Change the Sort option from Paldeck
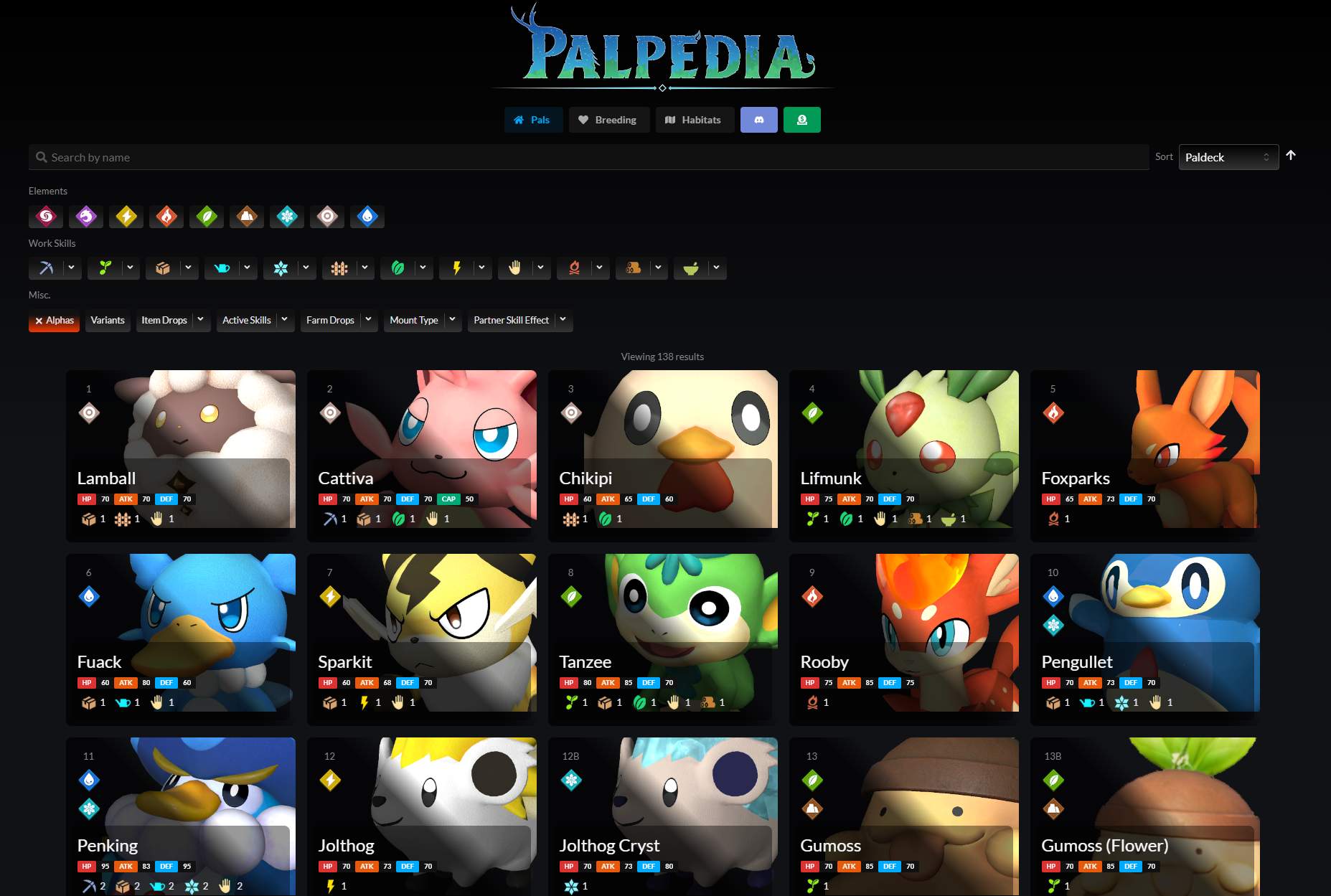The height and width of the screenshot is (896, 1331). (x=1228, y=157)
